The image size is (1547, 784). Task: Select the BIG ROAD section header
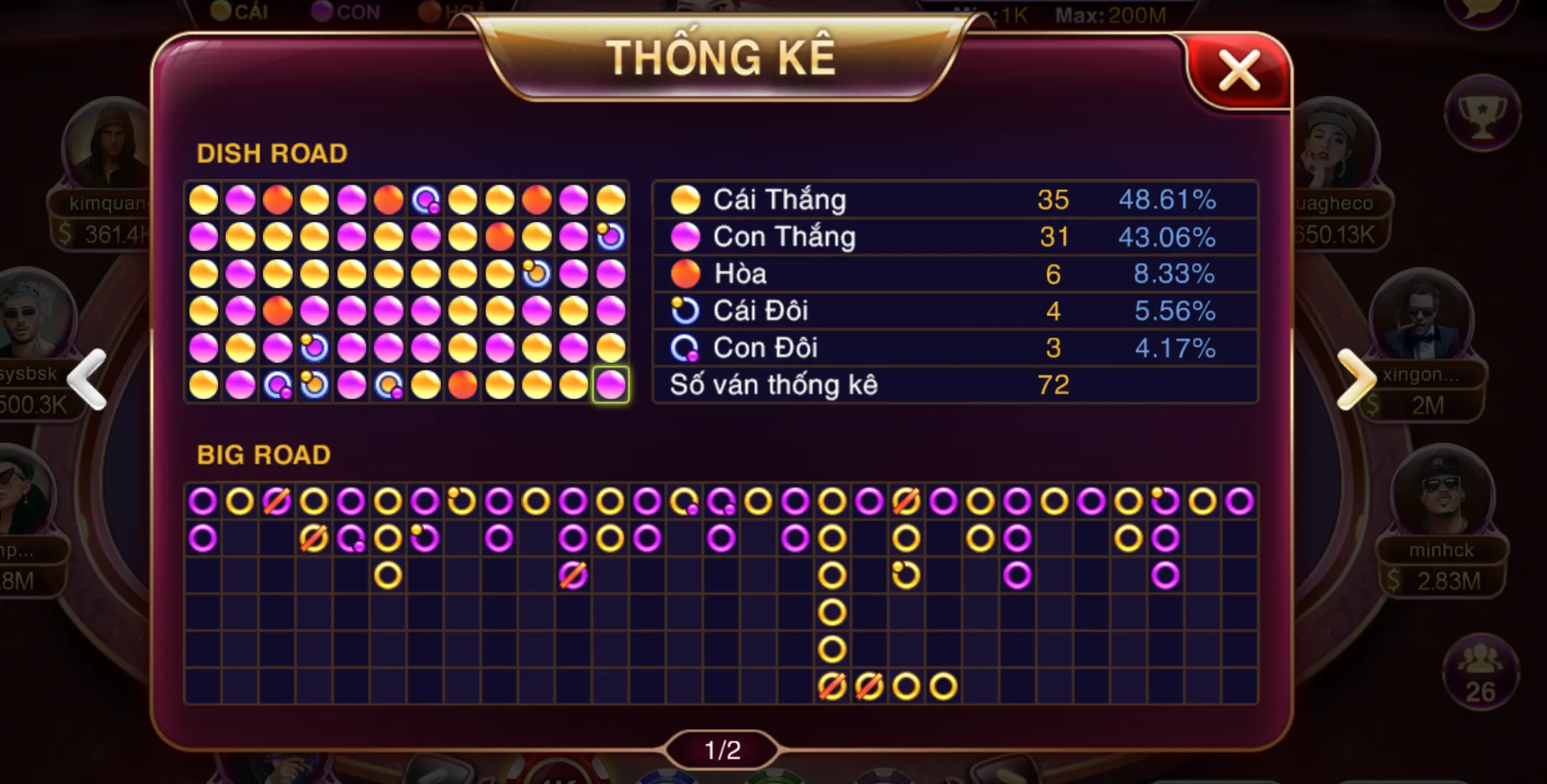click(264, 454)
